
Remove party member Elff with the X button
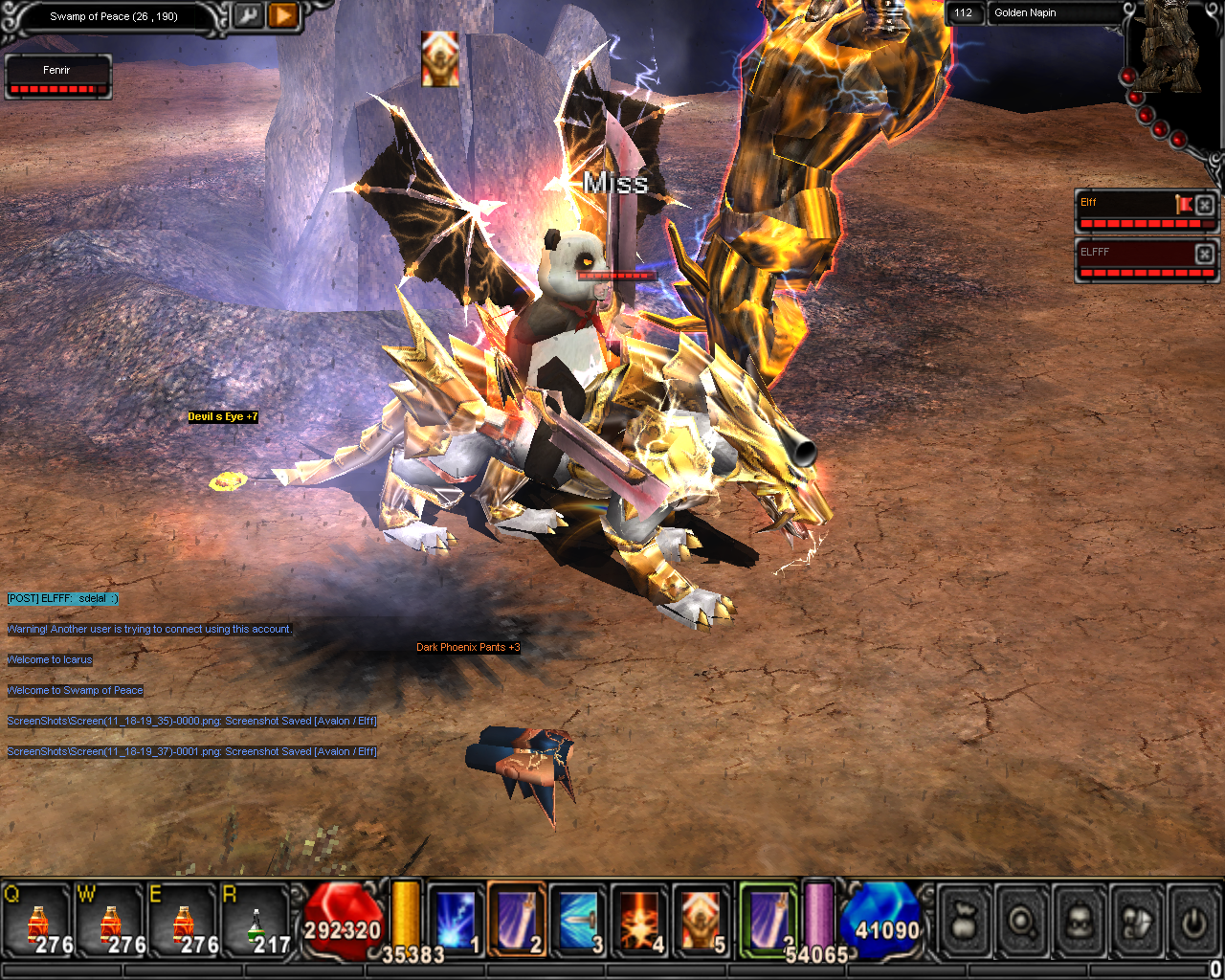(x=1205, y=205)
